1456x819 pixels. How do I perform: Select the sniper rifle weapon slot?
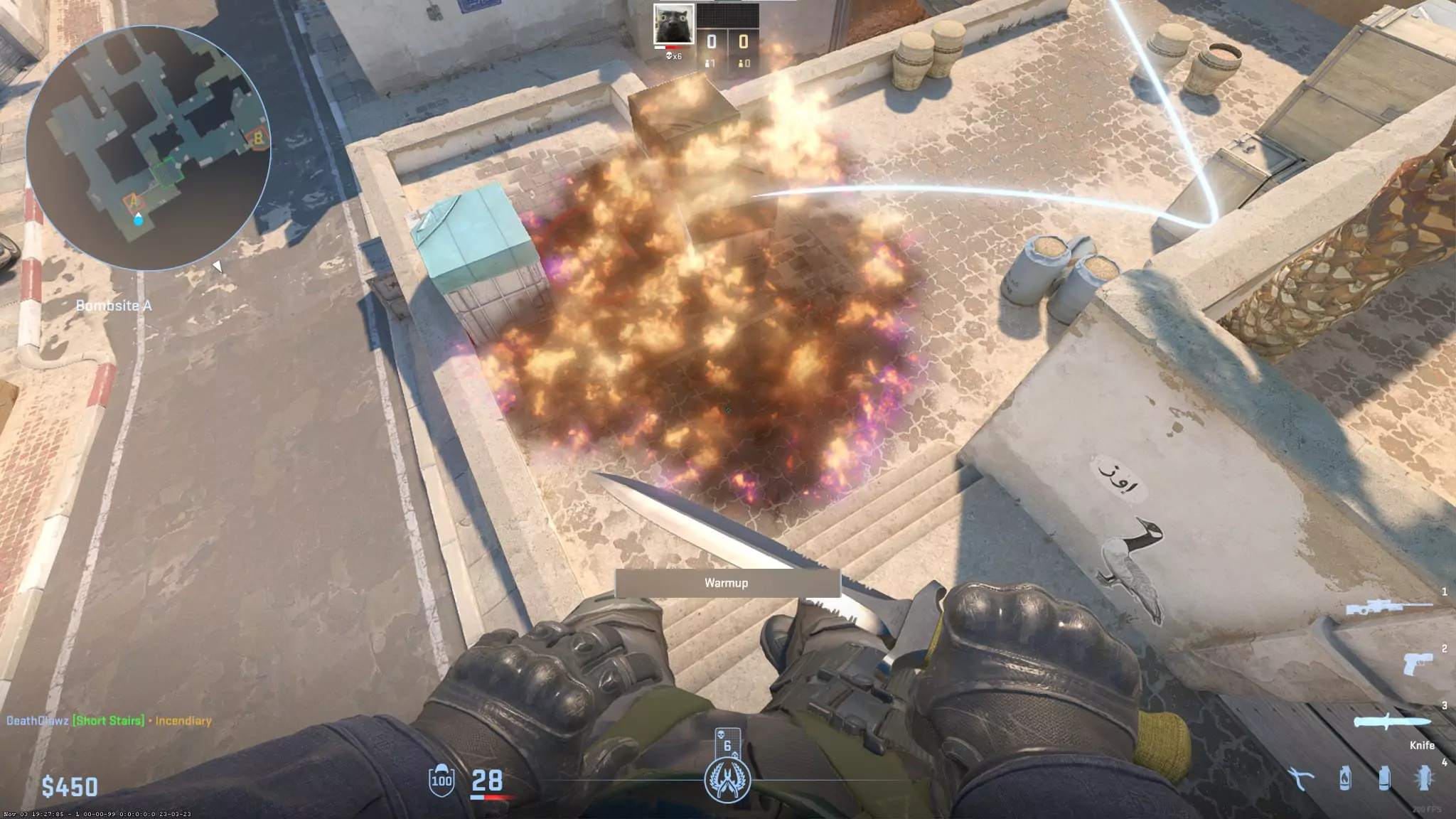click(x=1389, y=609)
